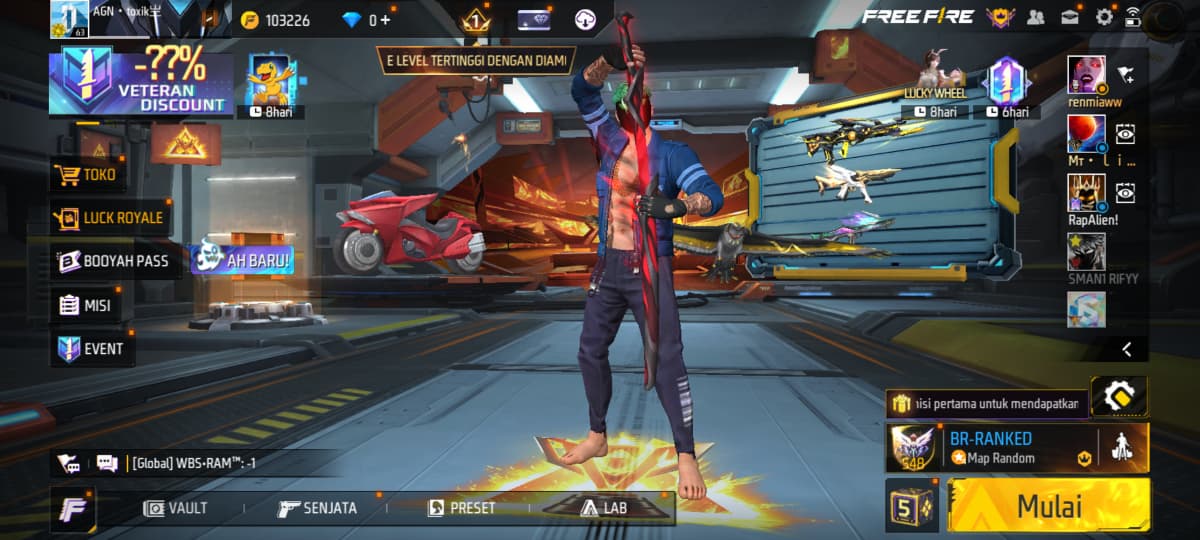Open the Event menu

pos(91,349)
